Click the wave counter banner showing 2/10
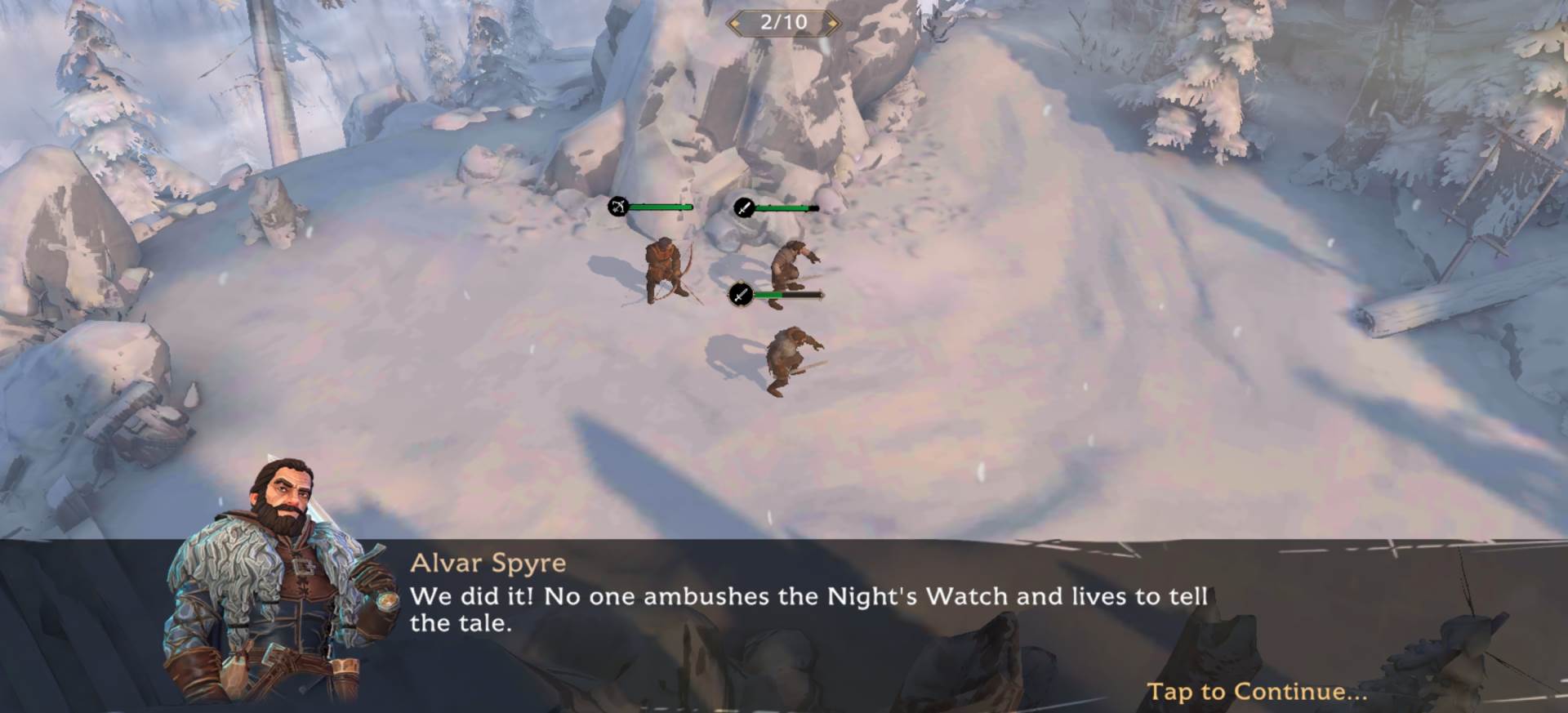The image size is (1568, 713). 783,23
